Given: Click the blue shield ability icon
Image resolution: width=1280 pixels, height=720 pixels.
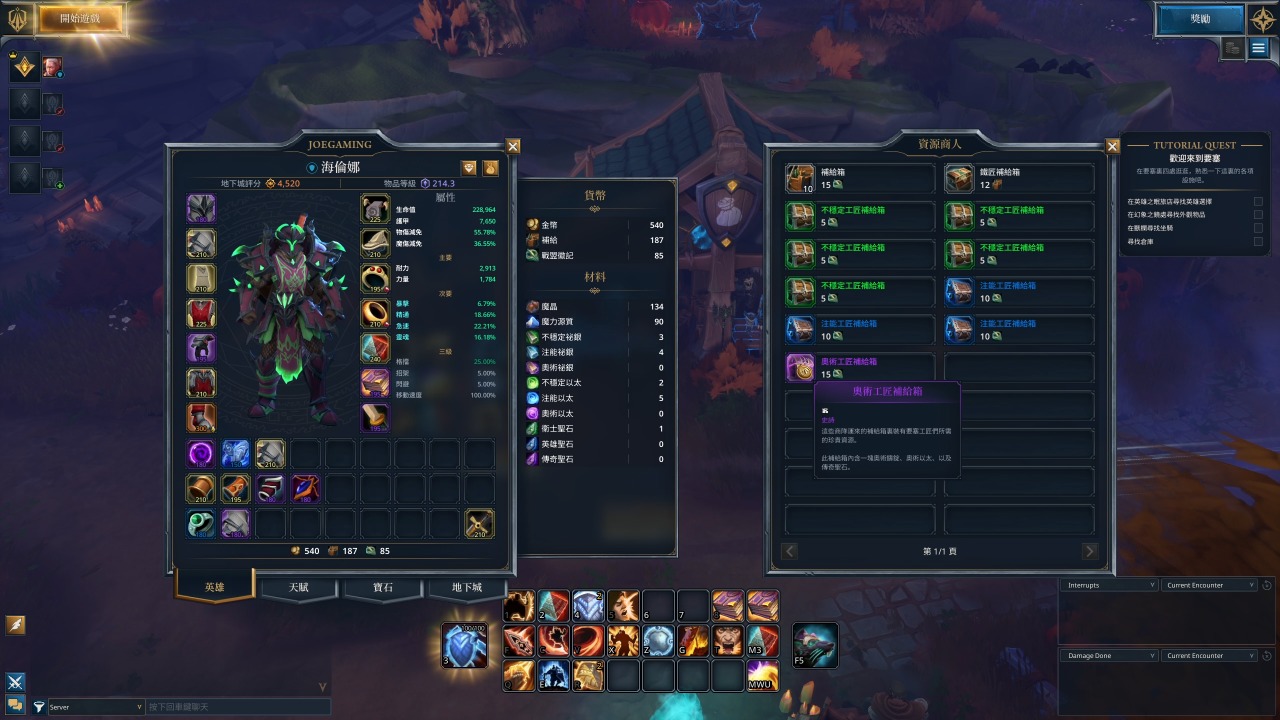Looking at the screenshot, I should pyautogui.click(x=465, y=645).
